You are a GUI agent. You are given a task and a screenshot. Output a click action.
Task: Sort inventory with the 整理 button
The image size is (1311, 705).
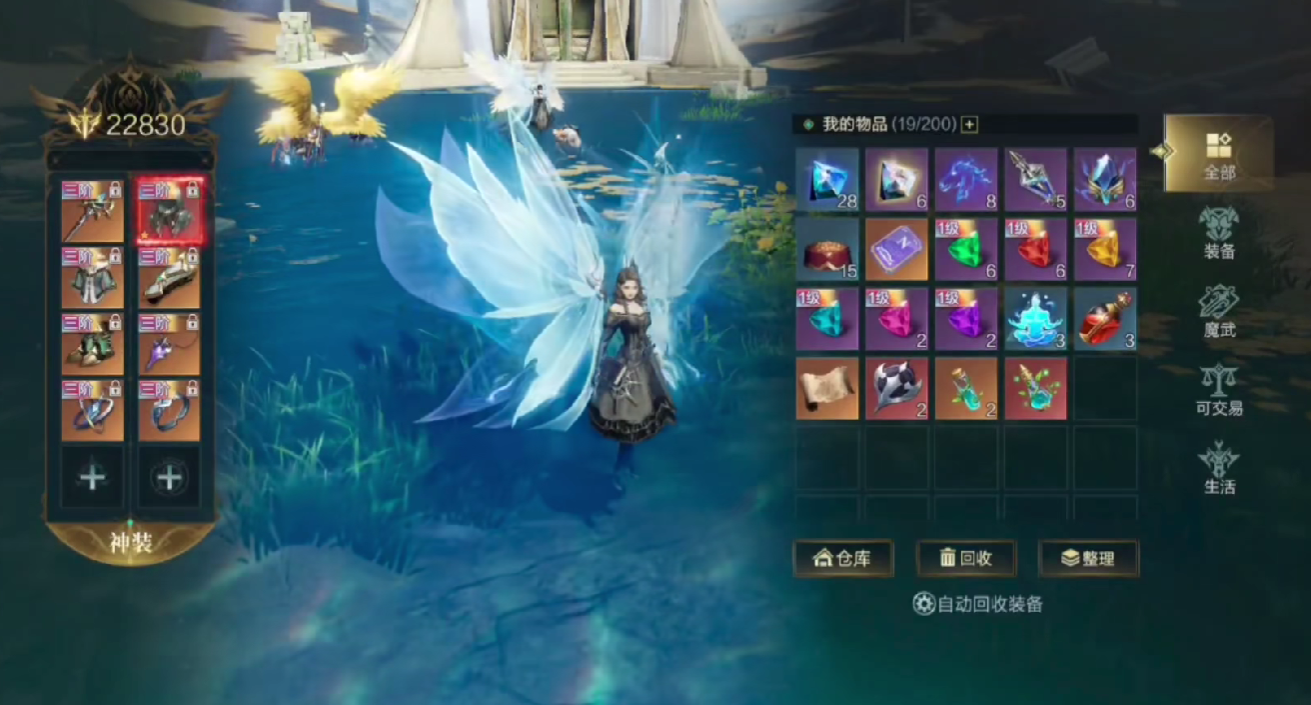(x=1088, y=558)
